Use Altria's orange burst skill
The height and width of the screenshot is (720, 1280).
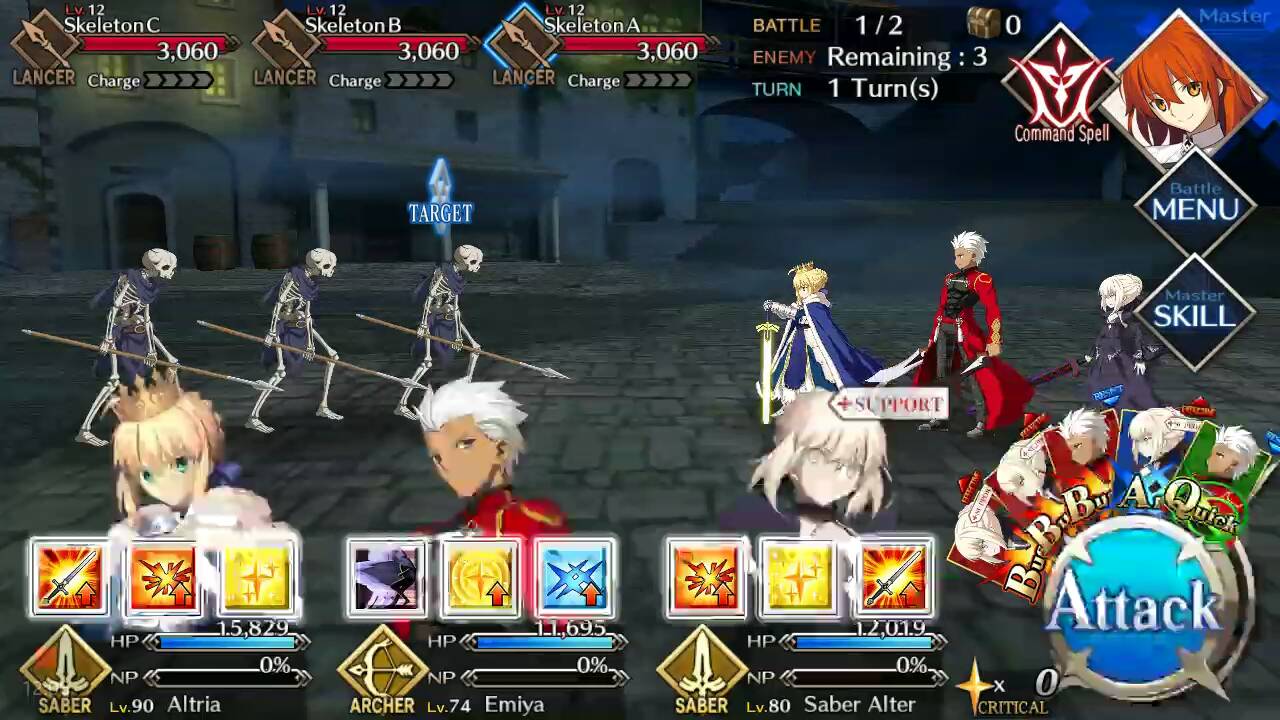(163, 578)
